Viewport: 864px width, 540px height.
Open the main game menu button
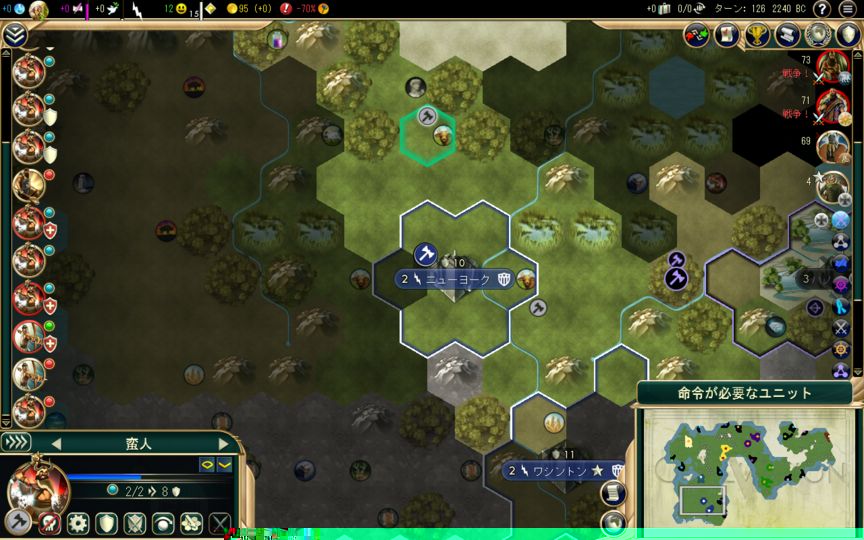click(848, 9)
